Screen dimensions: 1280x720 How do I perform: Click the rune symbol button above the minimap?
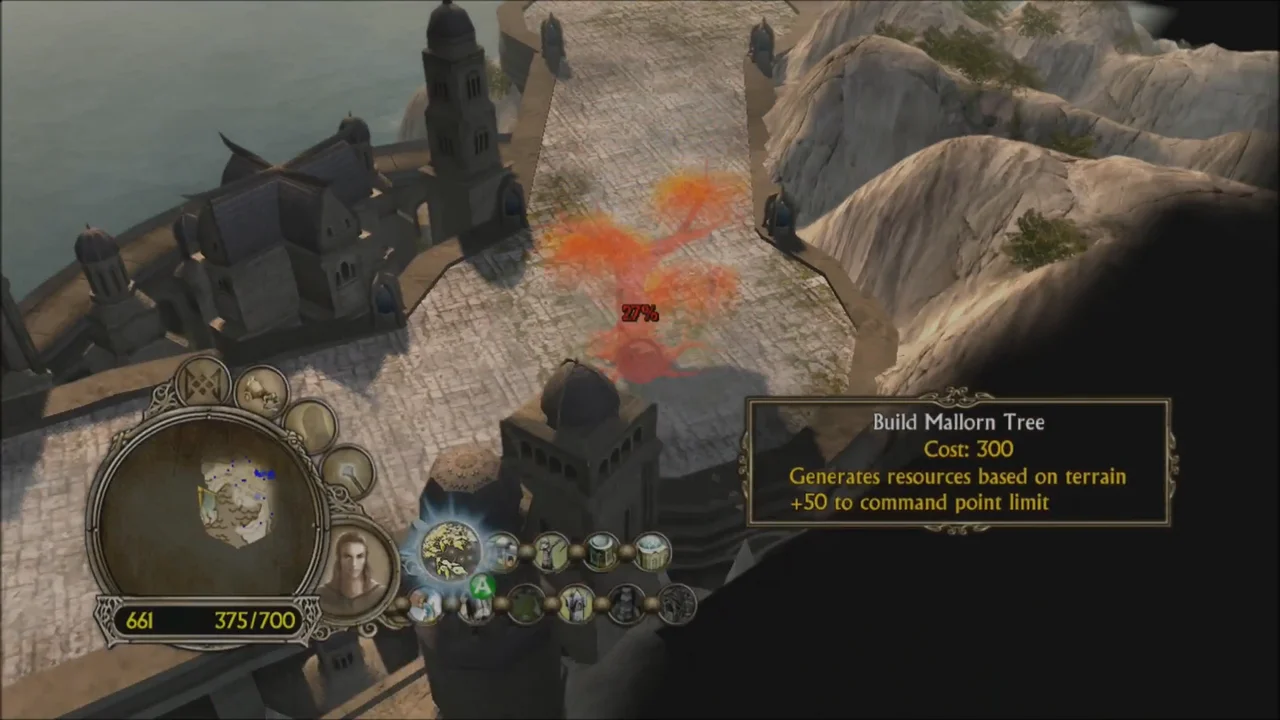click(x=204, y=383)
